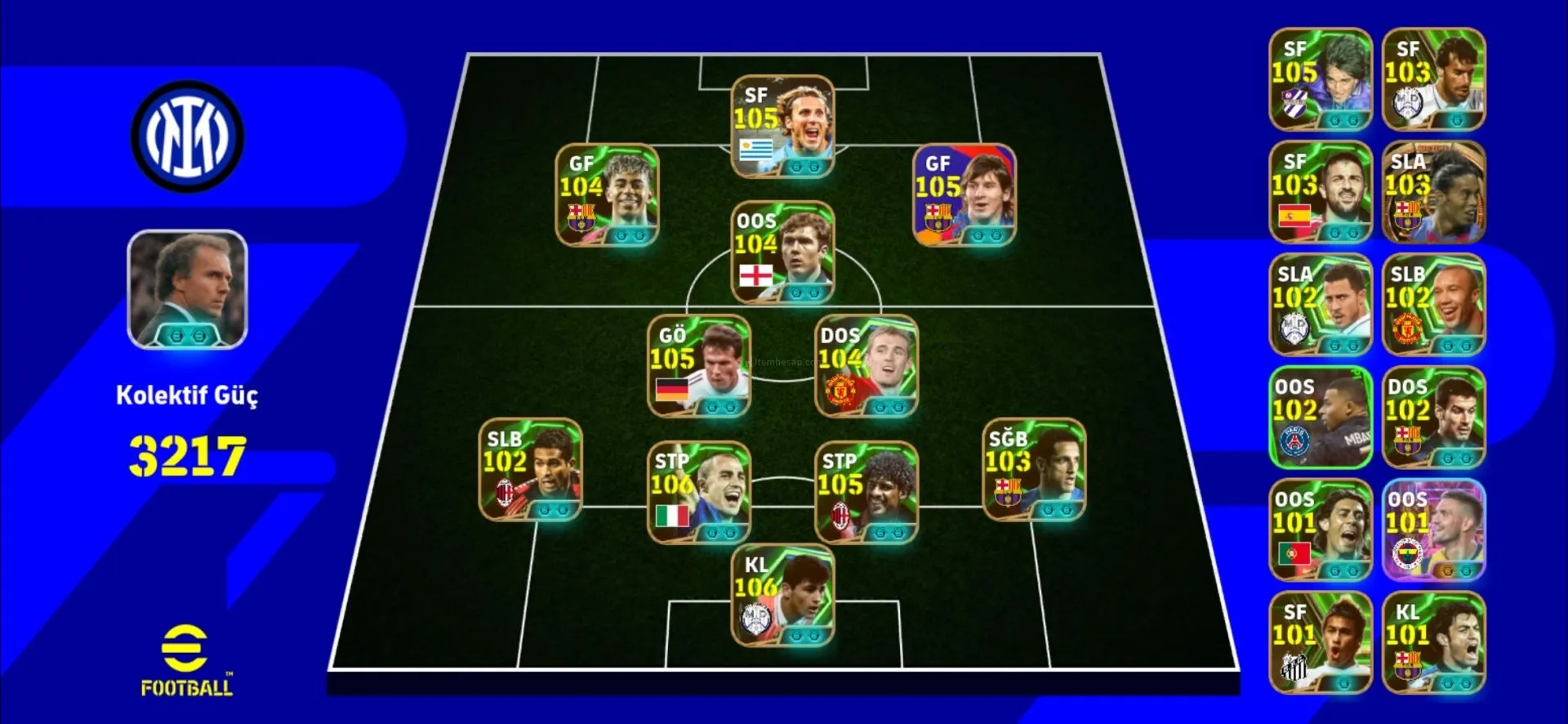Viewport: 1568px width, 724px height.
Task: Select the SF 105 striker with Uruguay flag
Action: point(782,127)
